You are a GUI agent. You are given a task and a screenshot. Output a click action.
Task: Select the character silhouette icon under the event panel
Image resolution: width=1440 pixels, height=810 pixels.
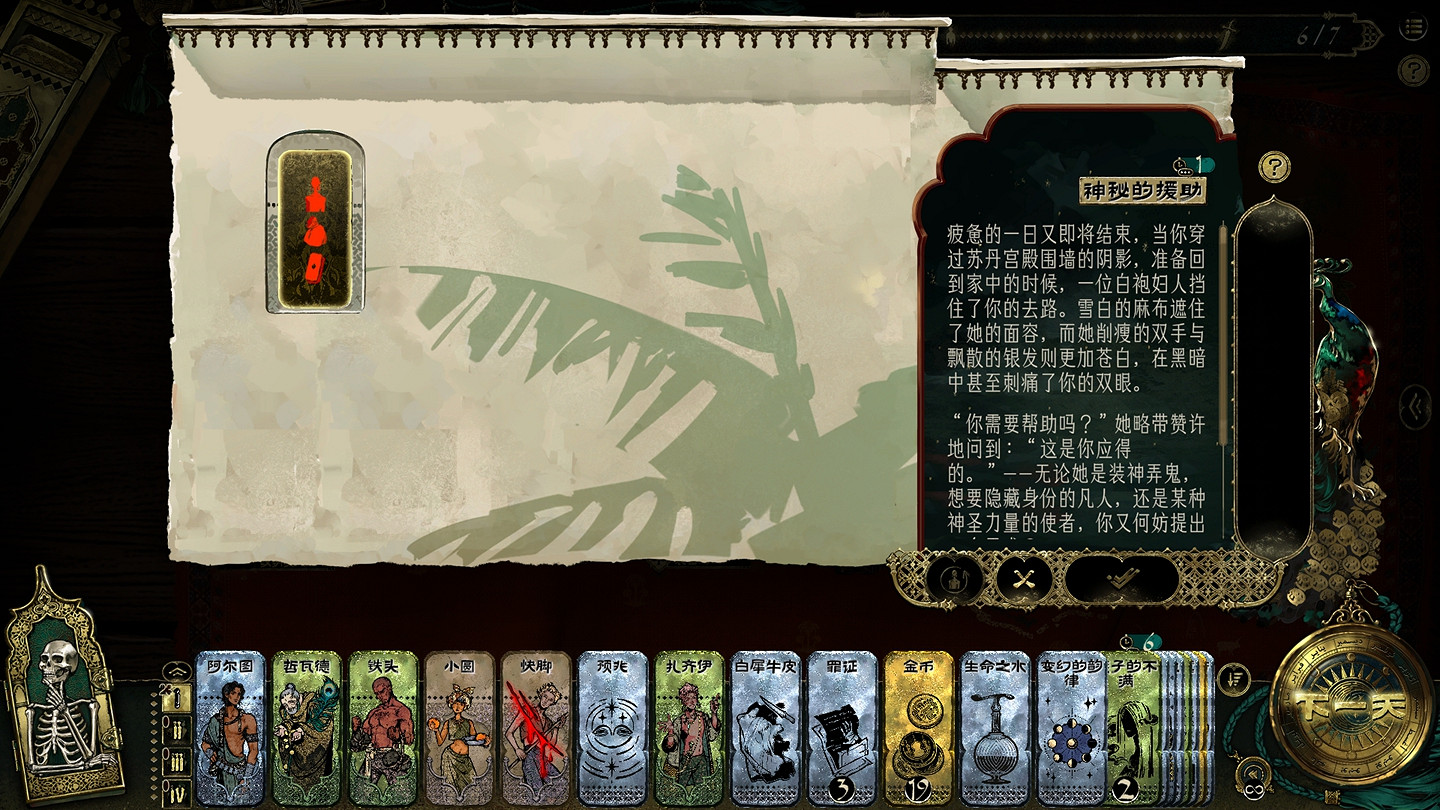pyautogui.click(x=955, y=579)
